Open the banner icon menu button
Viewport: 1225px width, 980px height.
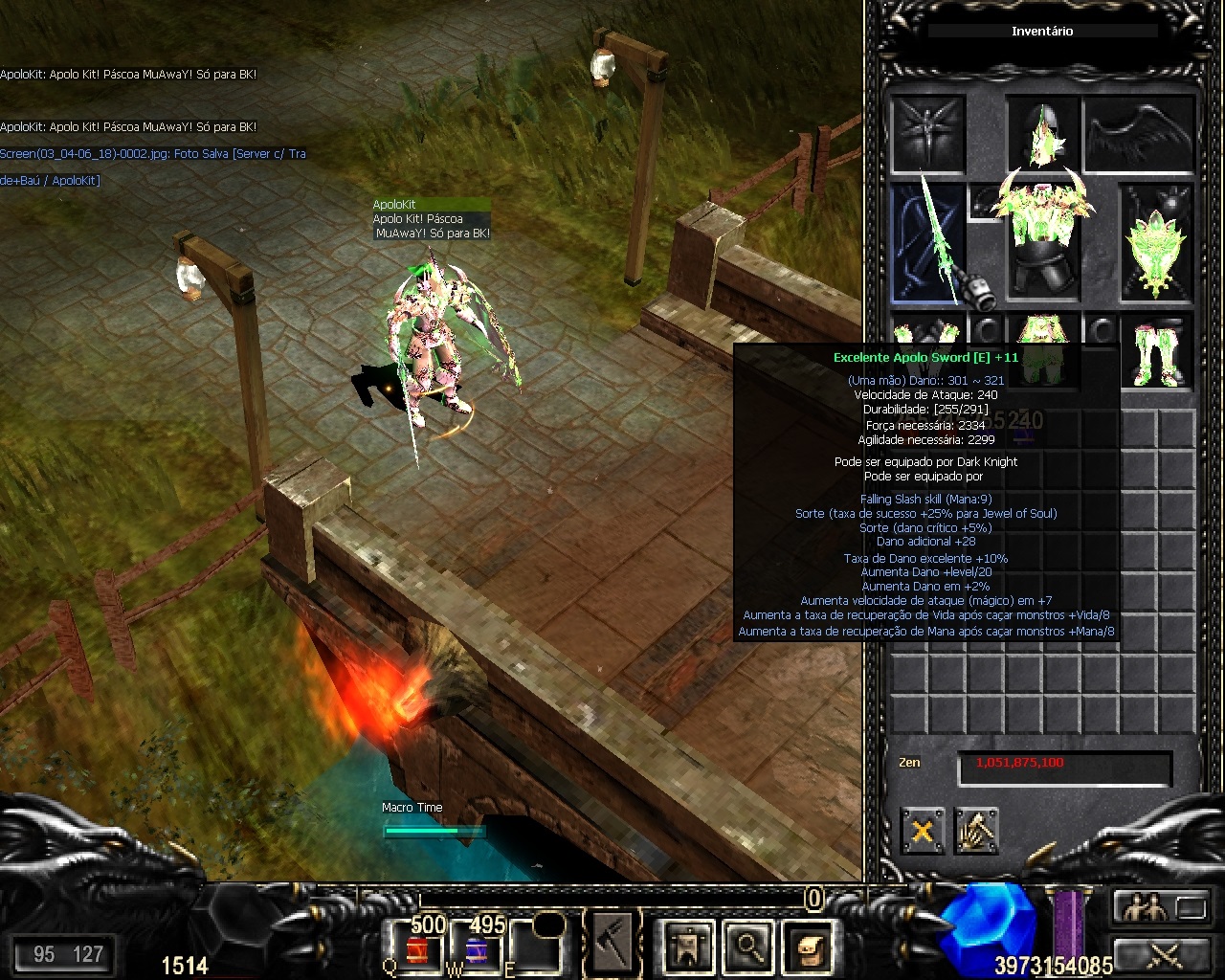pyautogui.click(x=688, y=947)
